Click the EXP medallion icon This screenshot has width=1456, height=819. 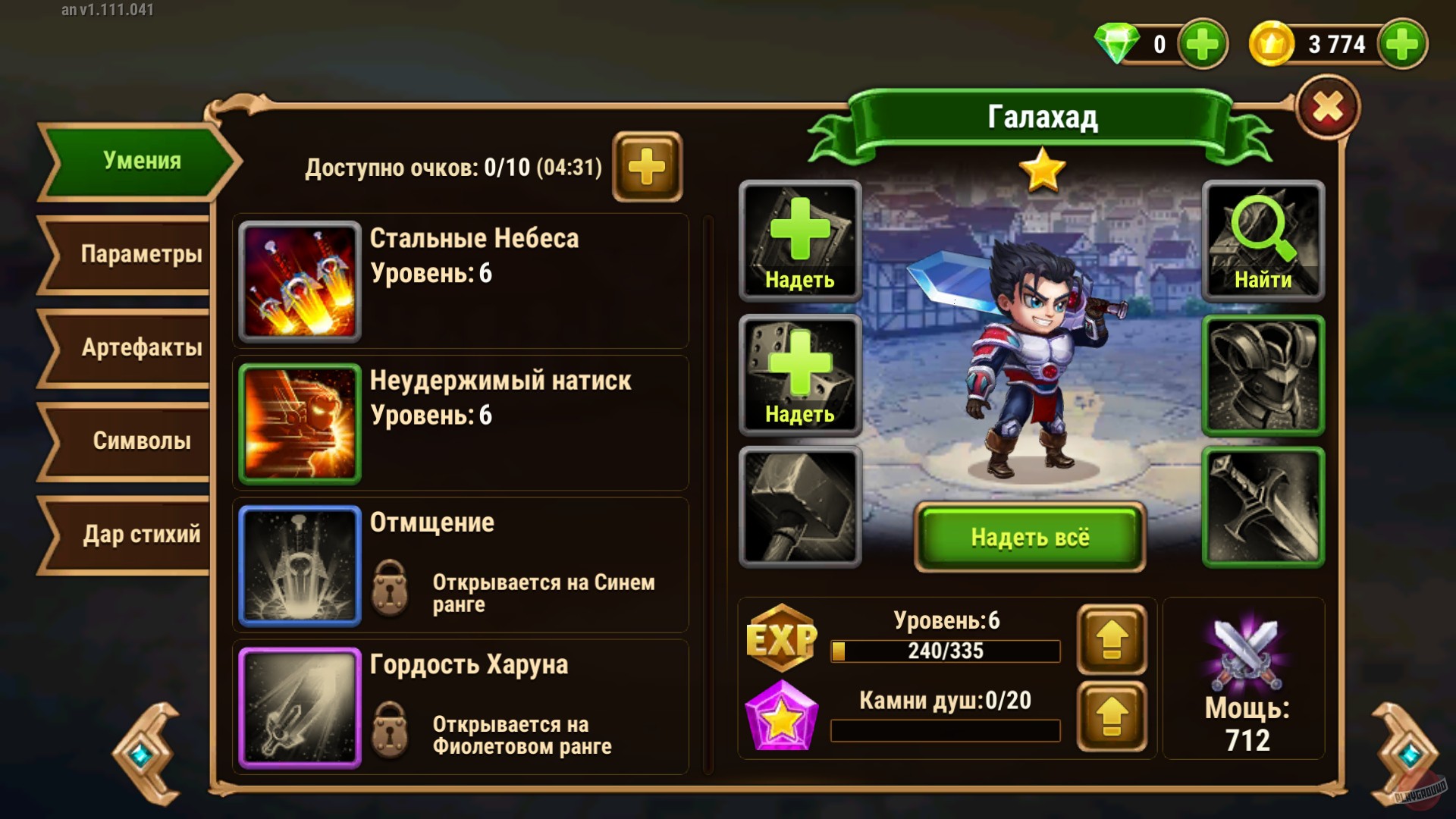click(783, 639)
